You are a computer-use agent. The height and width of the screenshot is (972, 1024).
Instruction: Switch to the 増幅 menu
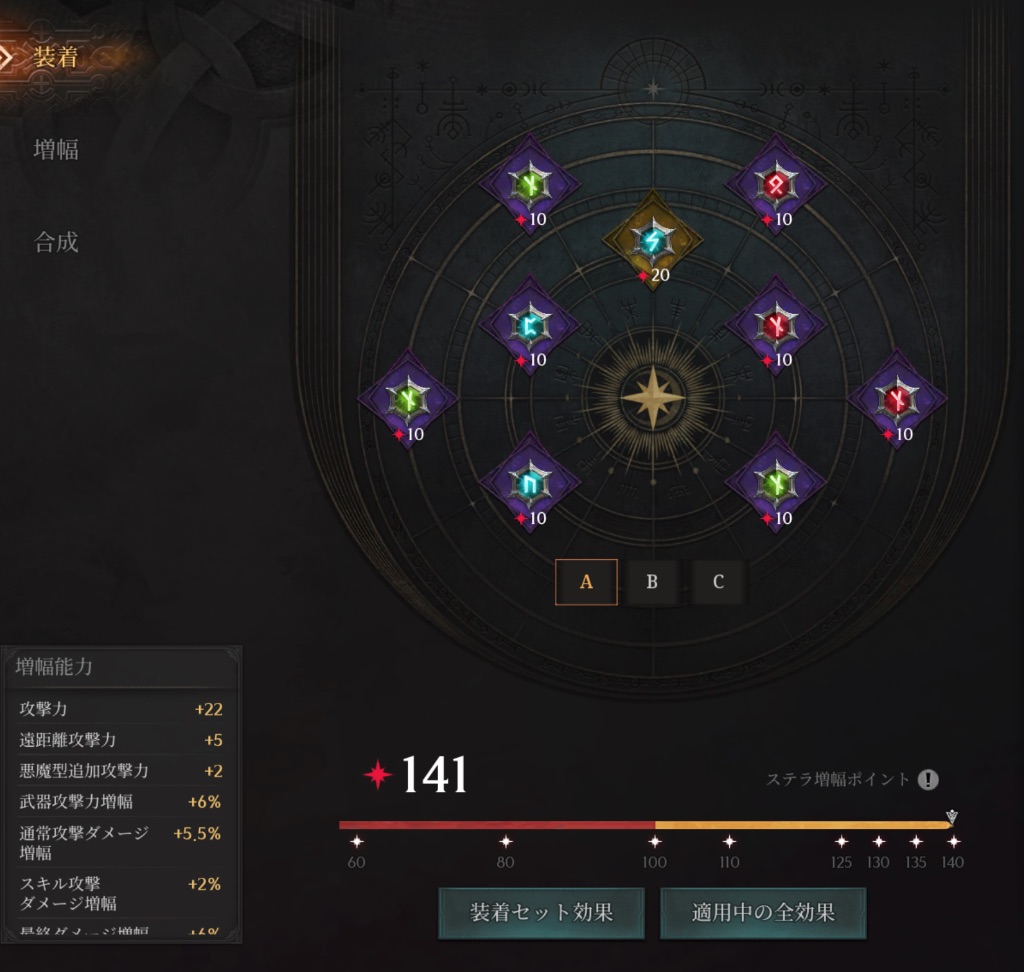(x=56, y=150)
